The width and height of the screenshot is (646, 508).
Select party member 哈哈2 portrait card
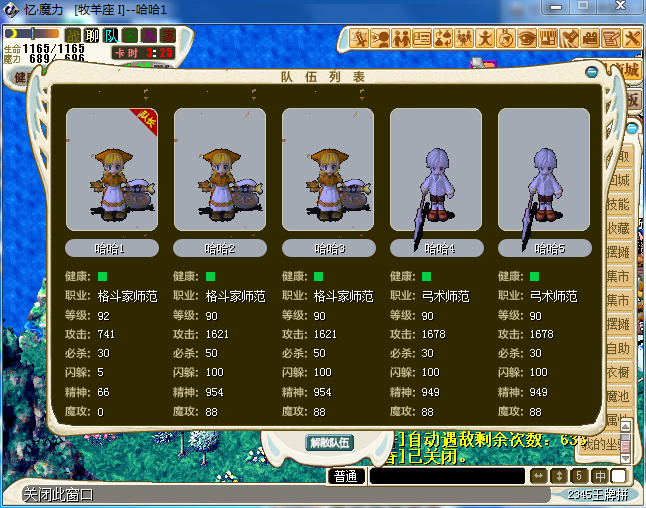pyautogui.click(x=220, y=172)
